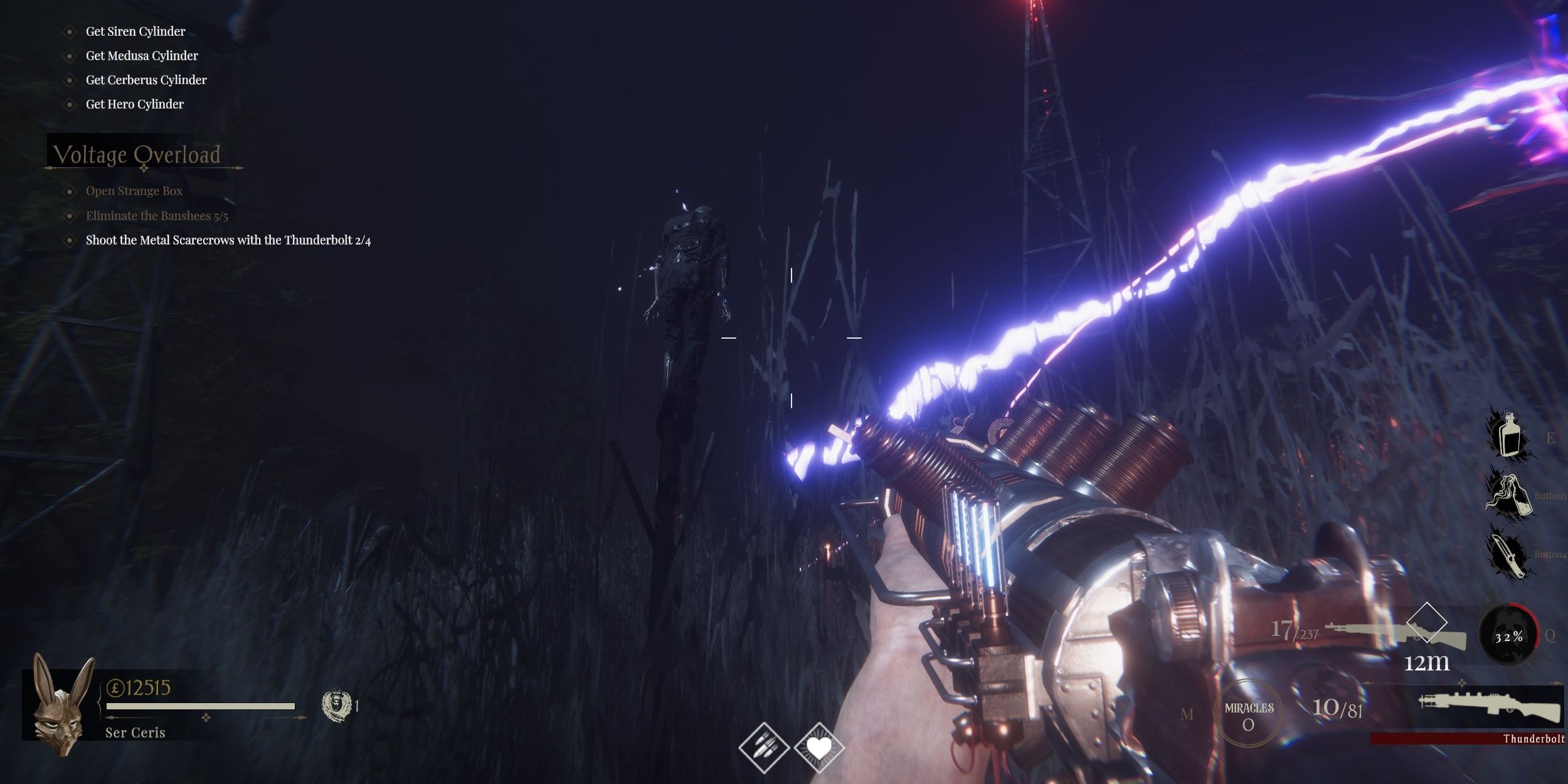Select the molotov cocktail item icon
Image resolution: width=1568 pixels, height=784 pixels.
1509,495
